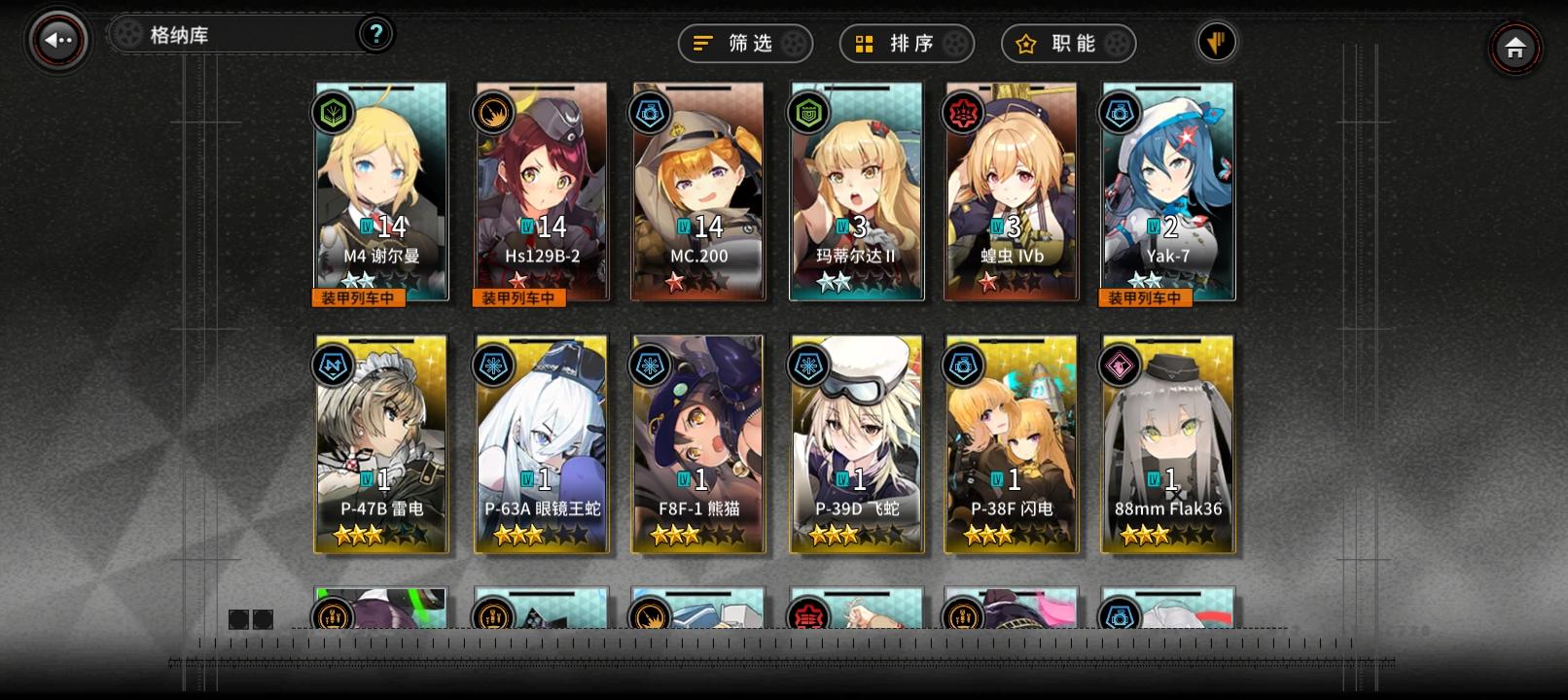Viewport: 1568px width, 700px height.
Task: Select the Yak-7 unit card
Action: (1165, 192)
